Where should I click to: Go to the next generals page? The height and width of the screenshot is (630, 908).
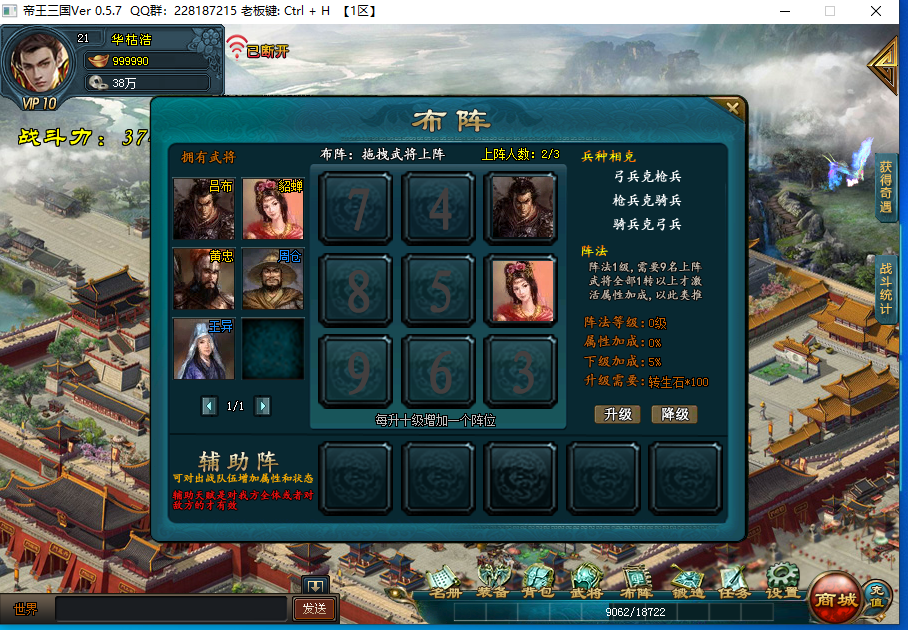click(x=263, y=406)
